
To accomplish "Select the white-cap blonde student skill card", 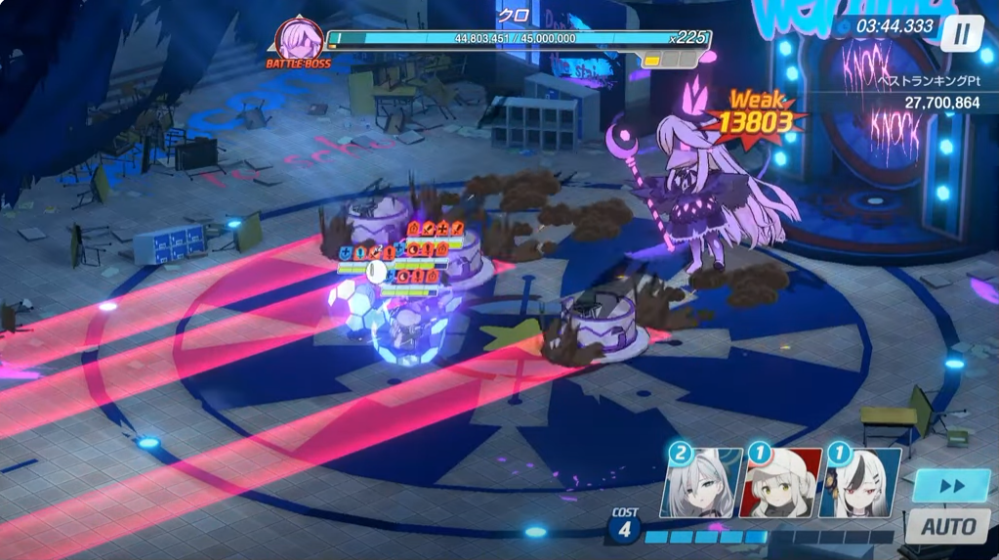I will click(779, 482).
